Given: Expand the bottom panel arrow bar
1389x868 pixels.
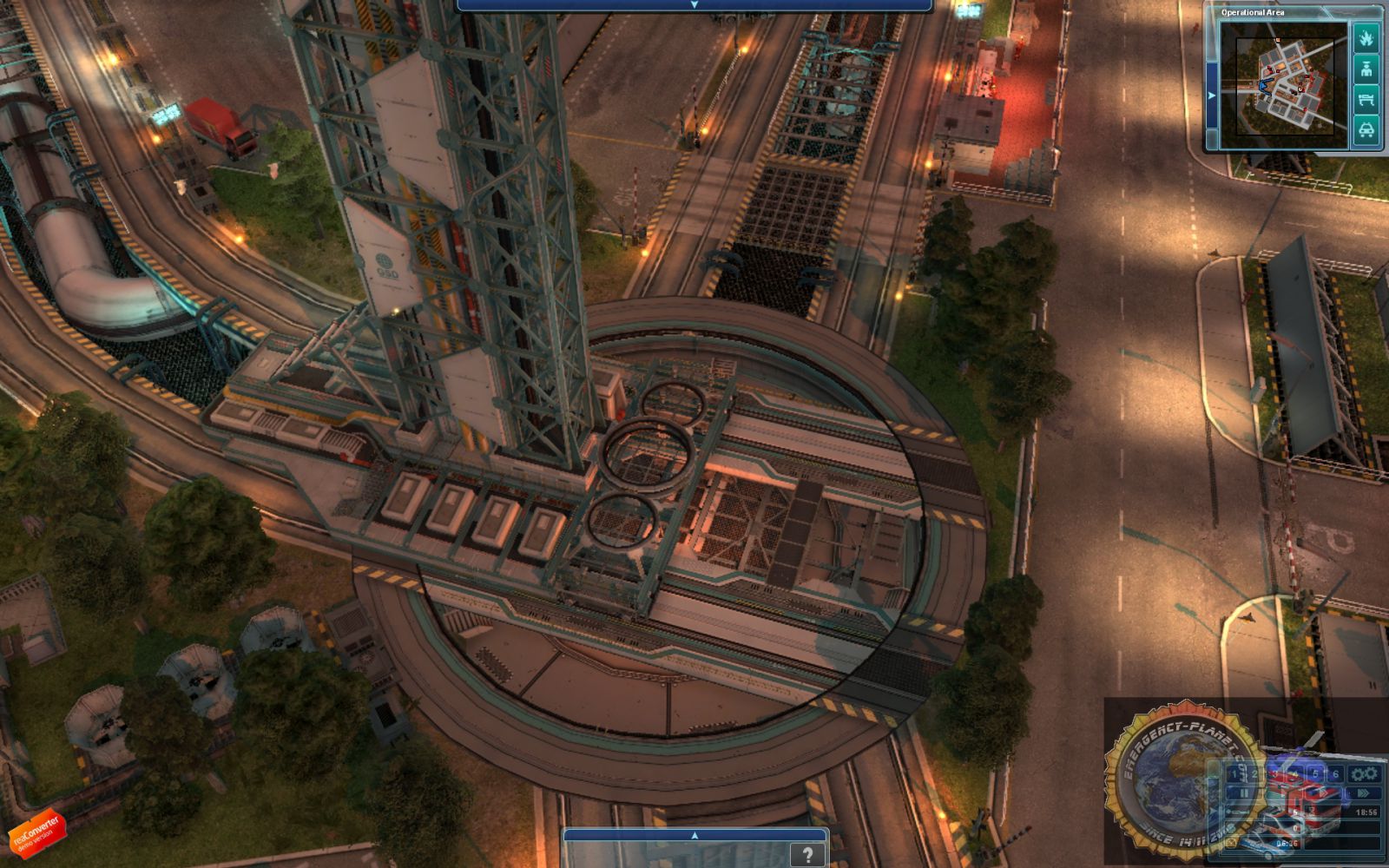Looking at the screenshot, I should pos(694,835).
